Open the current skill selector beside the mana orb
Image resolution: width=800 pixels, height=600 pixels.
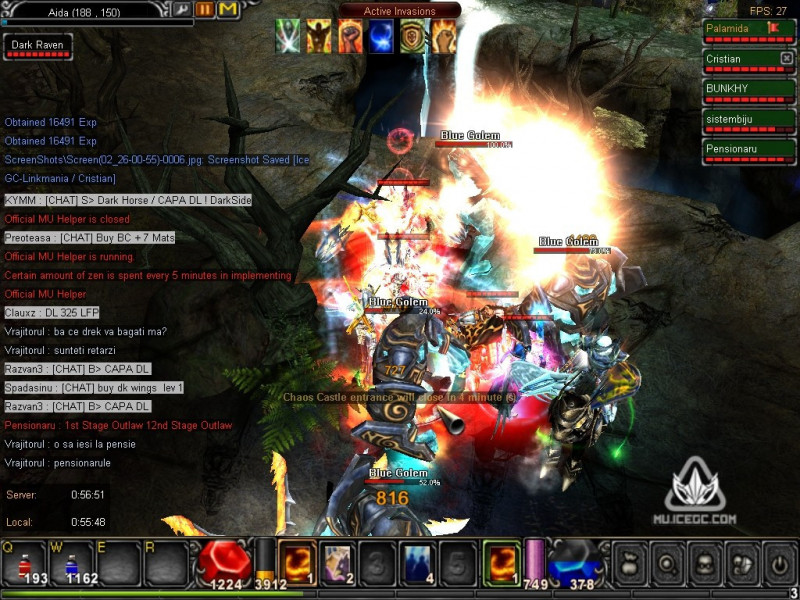[x=502, y=561]
